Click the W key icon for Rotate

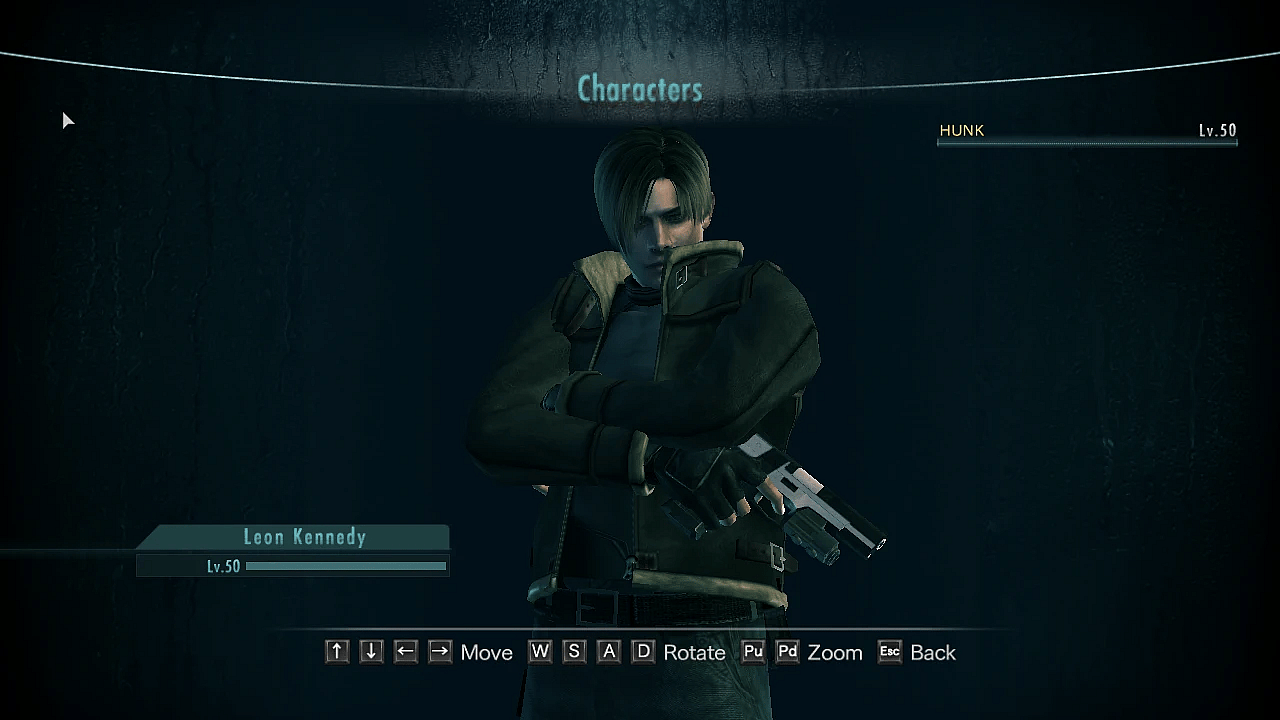(539, 652)
